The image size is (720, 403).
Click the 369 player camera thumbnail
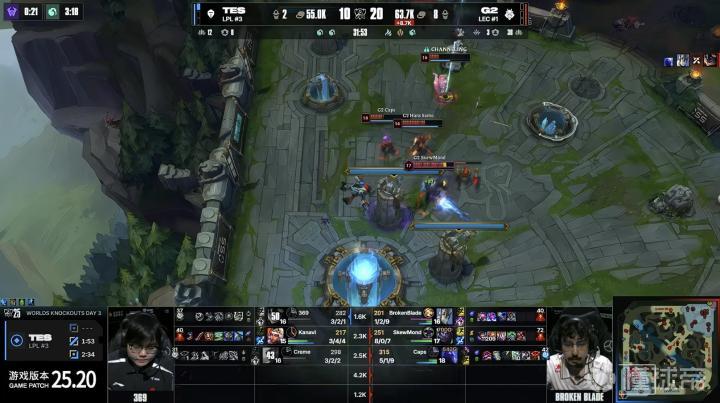click(x=140, y=357)
